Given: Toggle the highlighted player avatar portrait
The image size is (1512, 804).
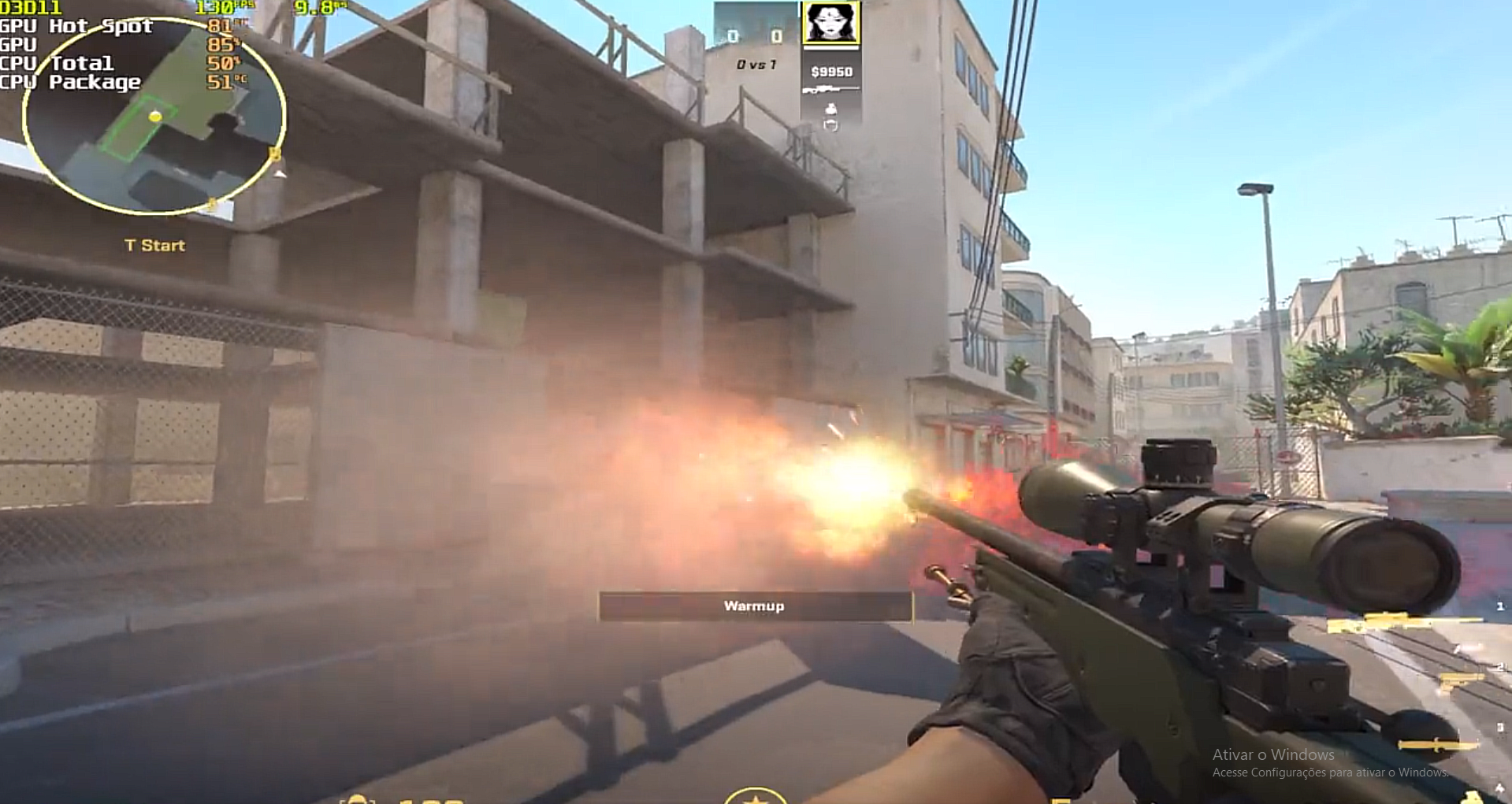Looking at the screenshot, I should (x=831, y=22).
